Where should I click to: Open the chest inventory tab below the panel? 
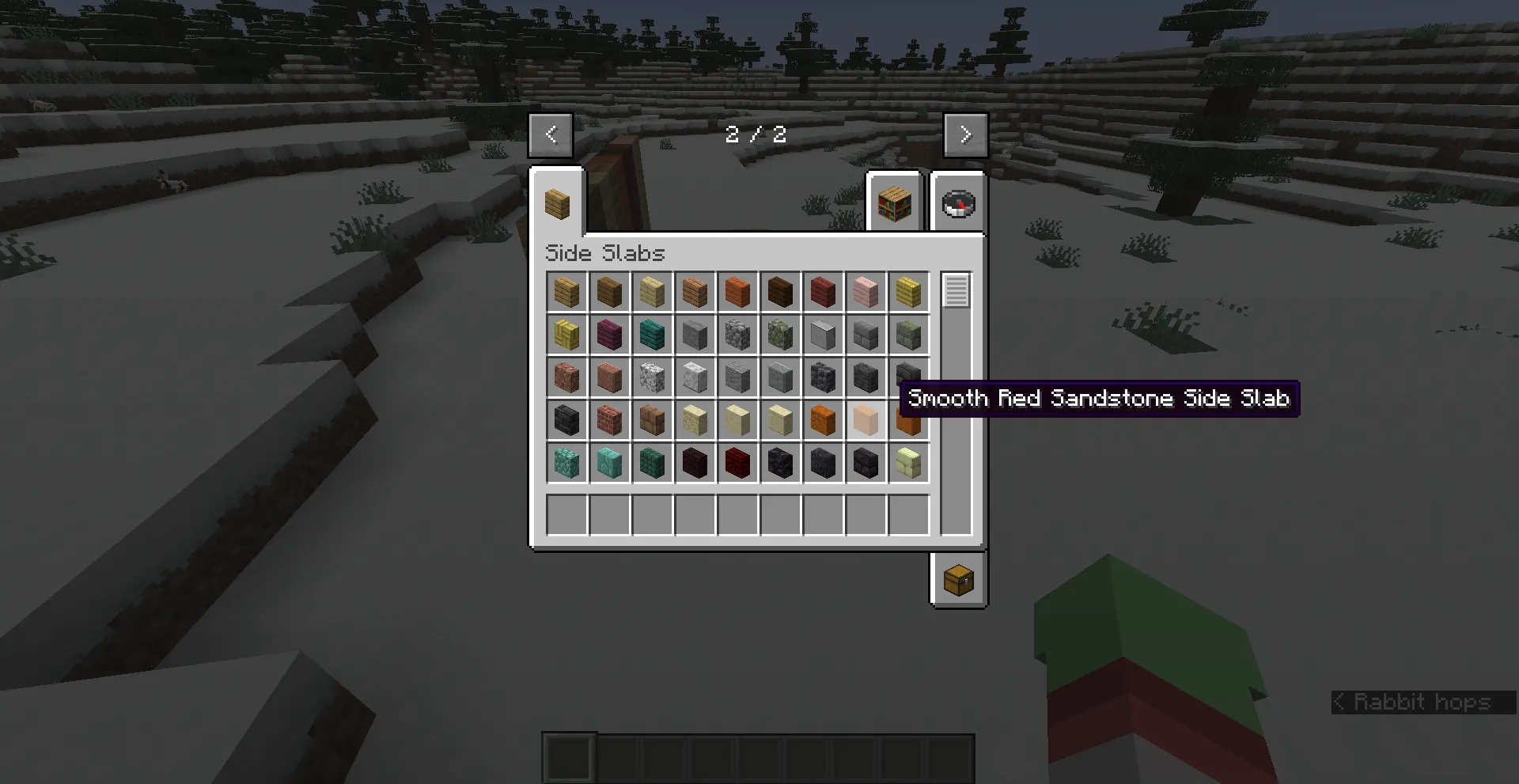957,579
